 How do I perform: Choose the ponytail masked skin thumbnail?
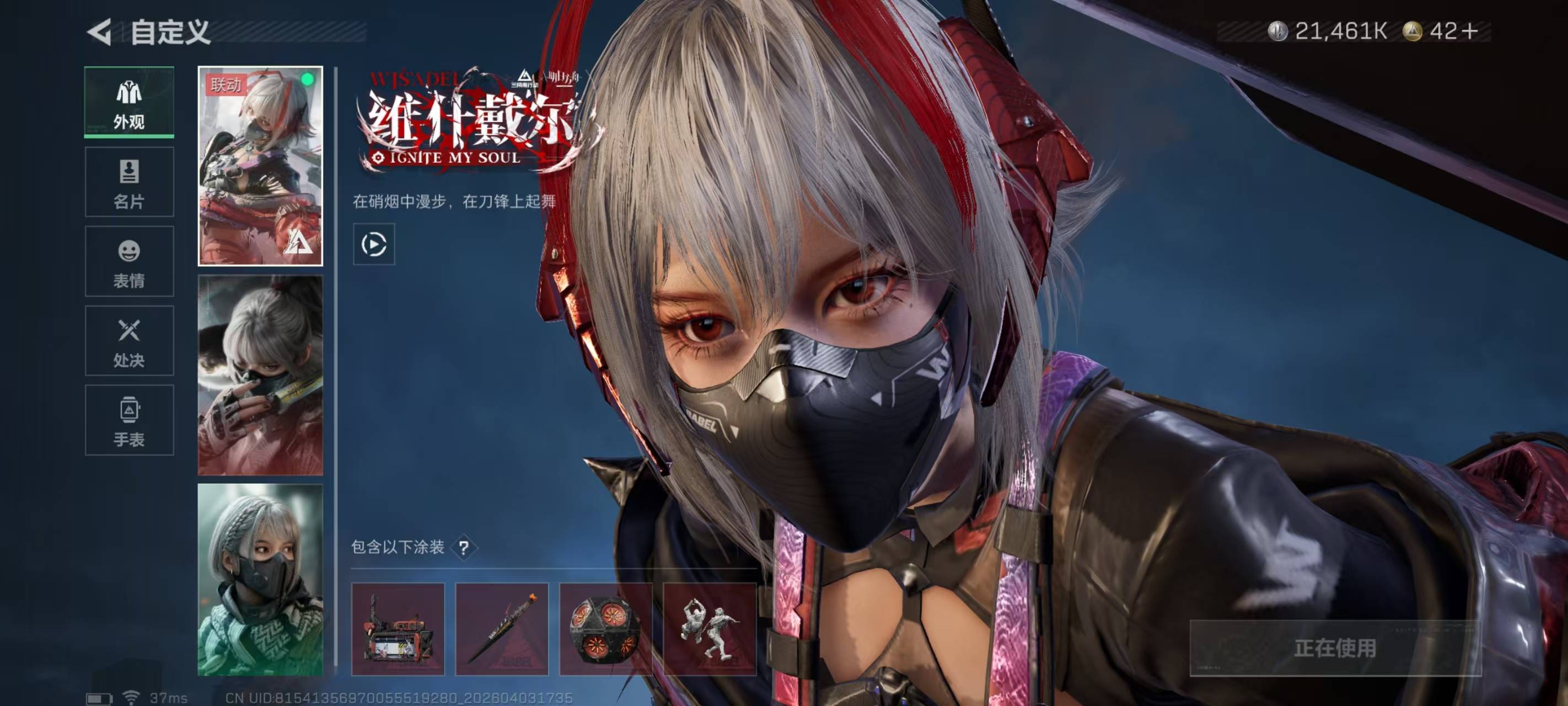(260, 375)
